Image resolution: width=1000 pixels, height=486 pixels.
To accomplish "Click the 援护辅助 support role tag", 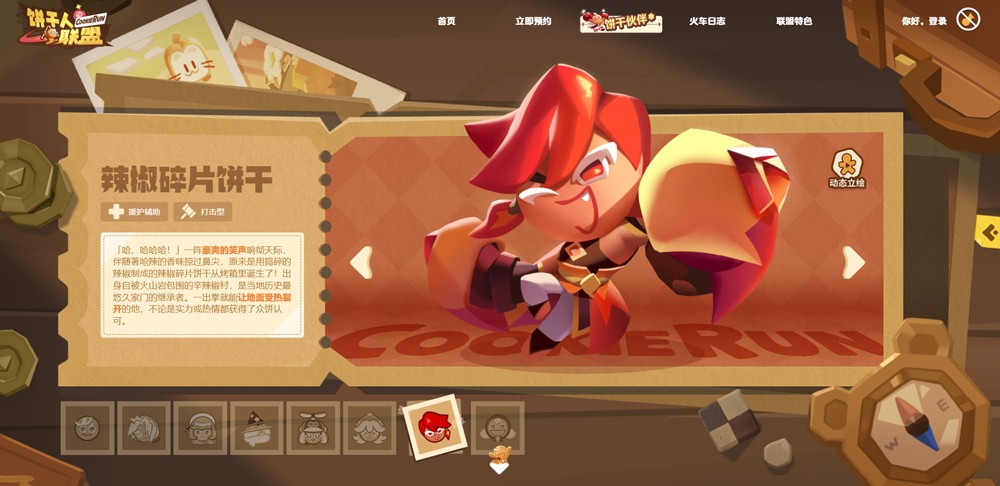I will (x=134, y=211).
